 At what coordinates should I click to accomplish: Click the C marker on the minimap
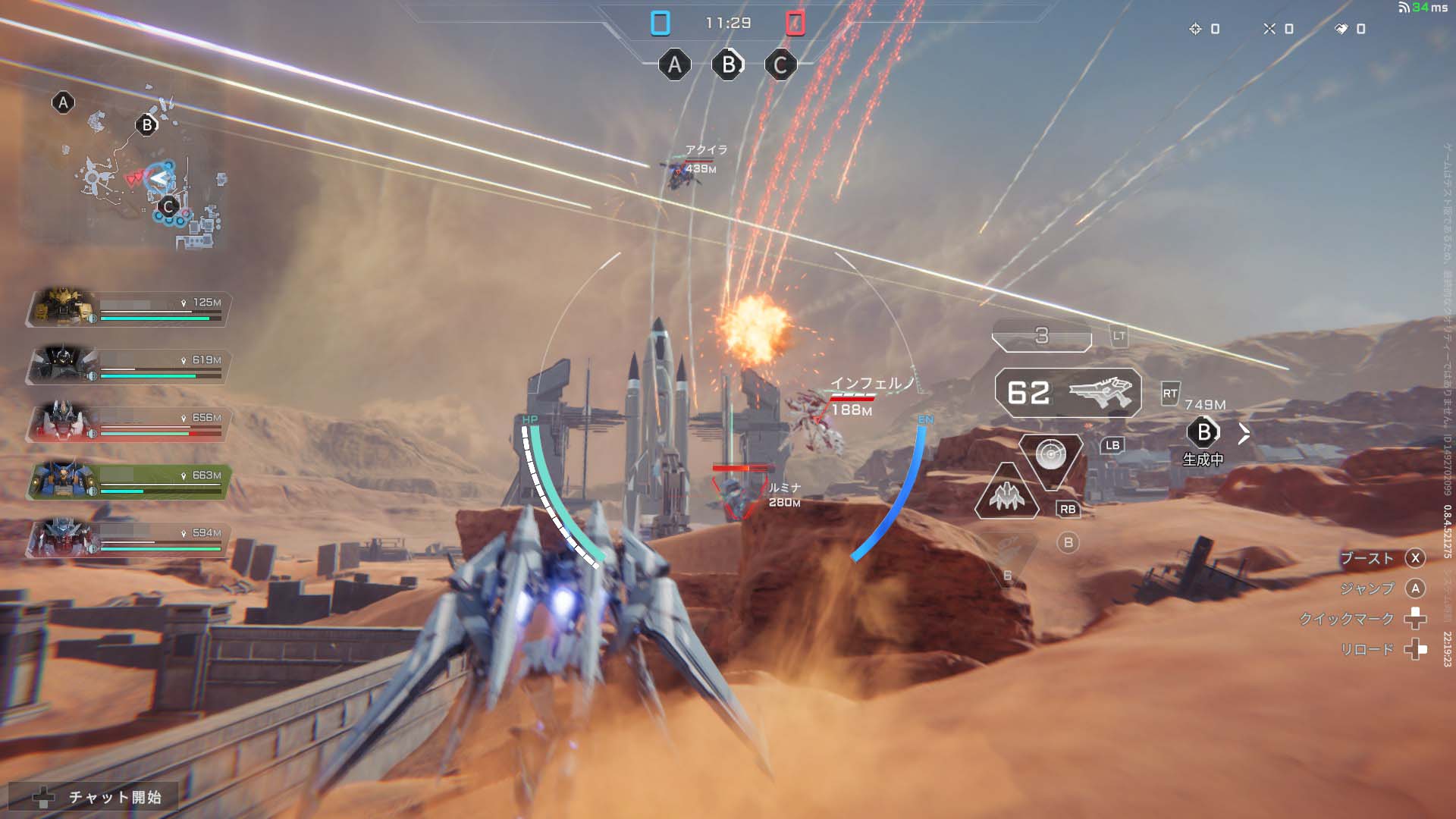coord(168,206)
